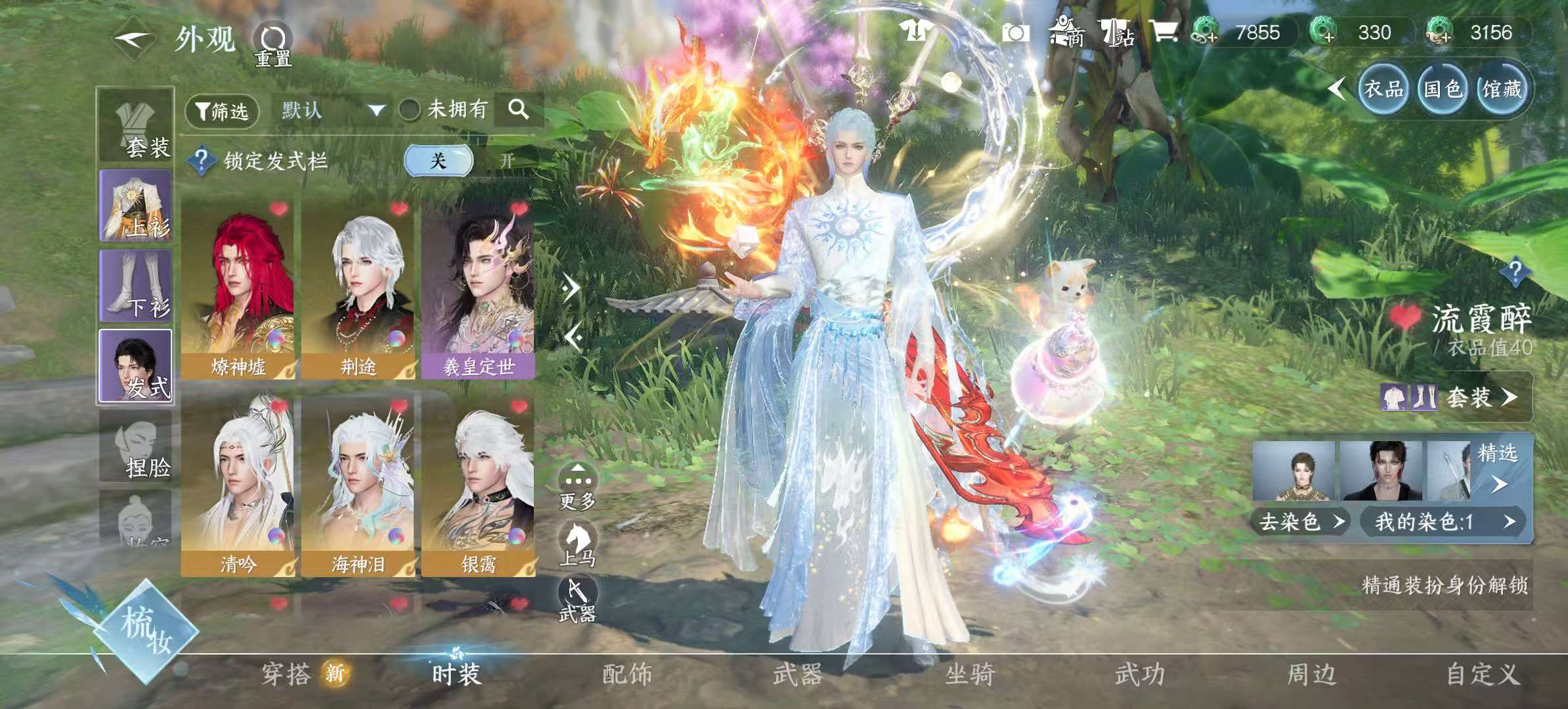Open hairstyle search with magnifier icon
Screen dimensions: 1568x709
[519, 109]
